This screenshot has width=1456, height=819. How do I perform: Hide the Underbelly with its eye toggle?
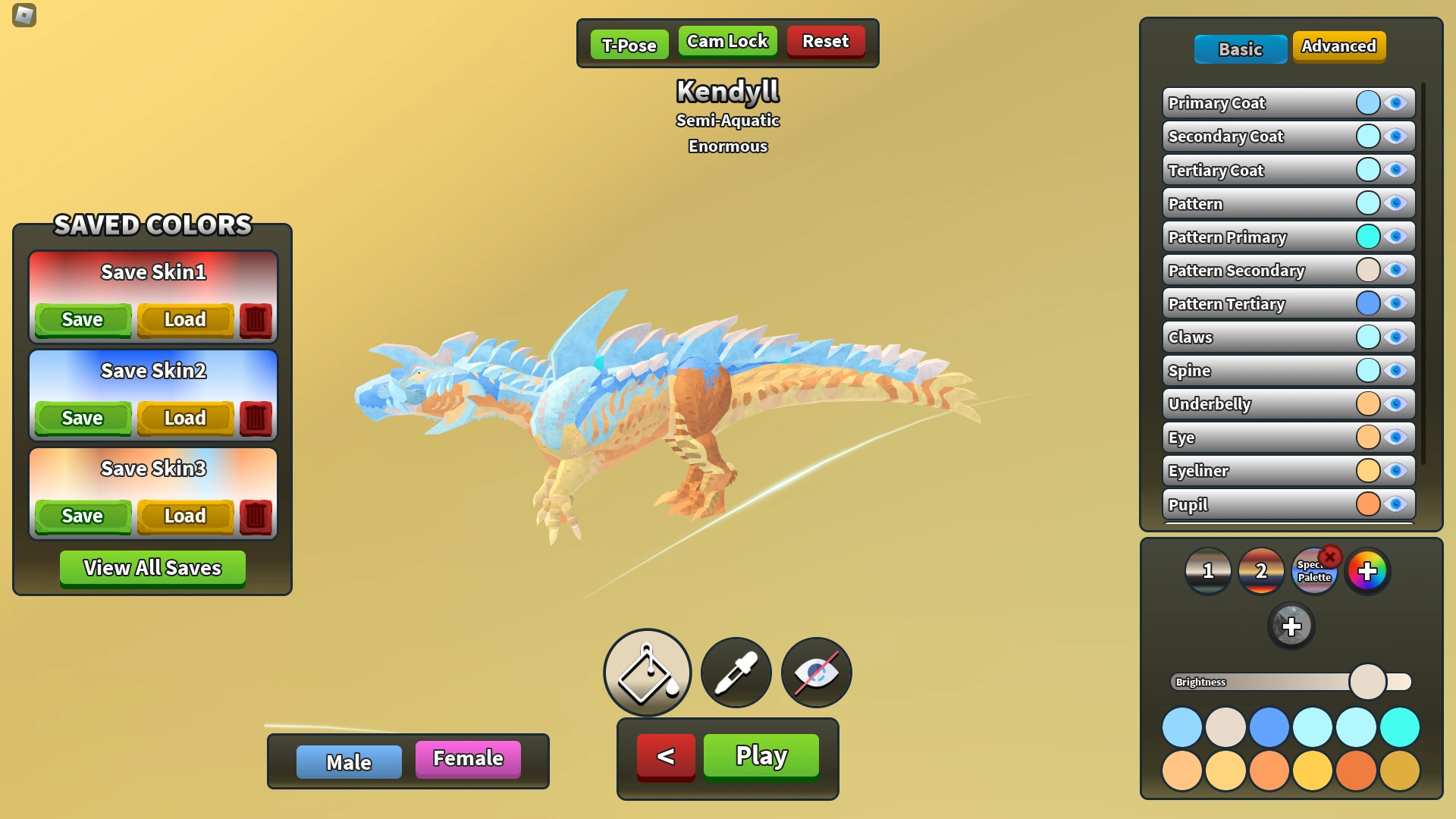point(1396,403)
